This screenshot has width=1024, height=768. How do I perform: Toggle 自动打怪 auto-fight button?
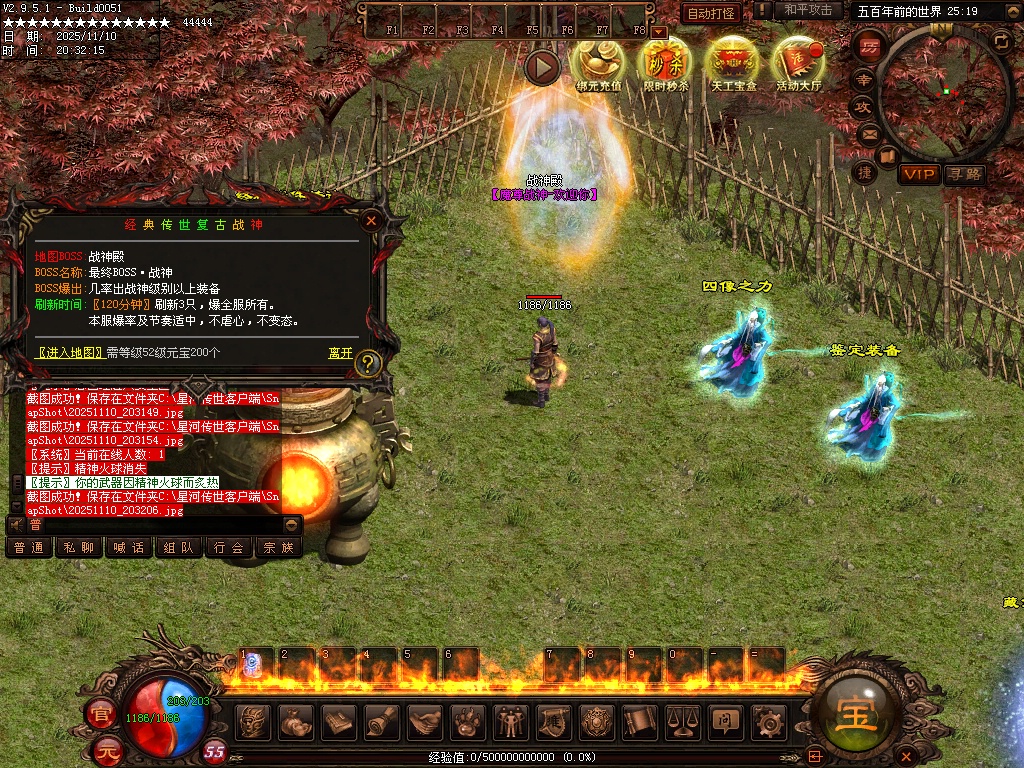tap(711, 13)
